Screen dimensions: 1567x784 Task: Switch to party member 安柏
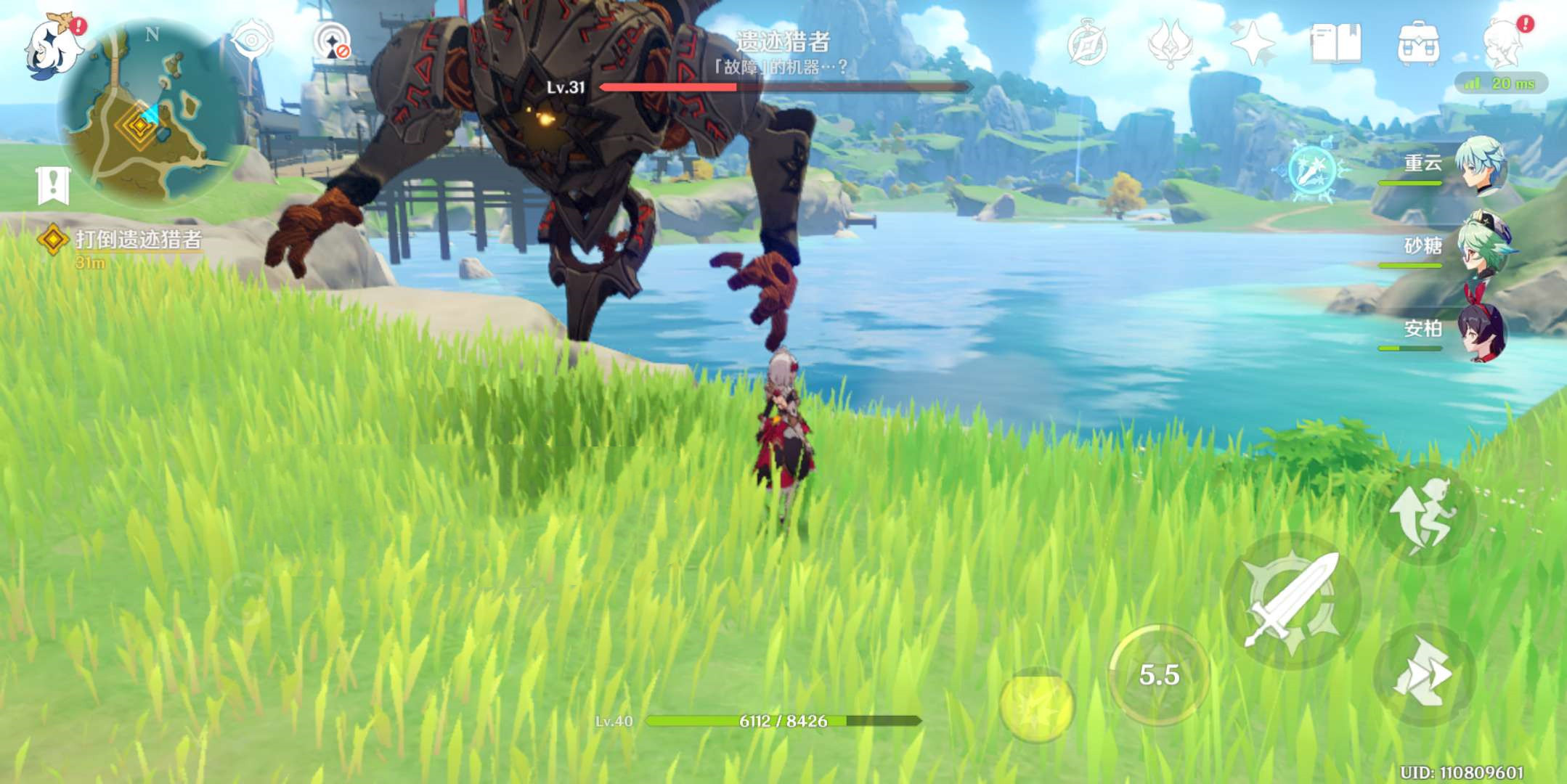pyautogui.click(x=1478, y=331)
